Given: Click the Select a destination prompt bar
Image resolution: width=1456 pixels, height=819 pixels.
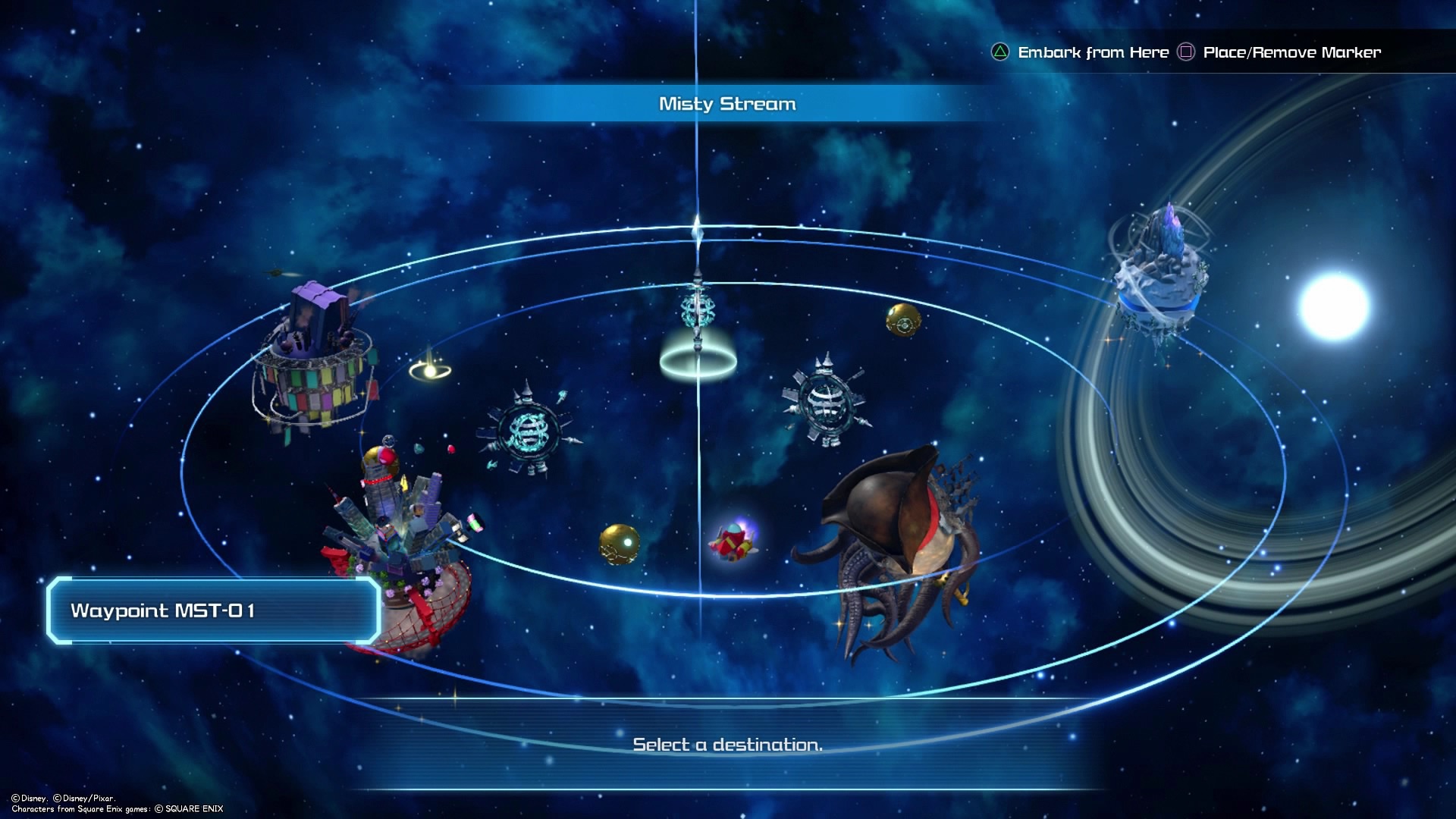Looking at the screenshot, I should [728, 745].
